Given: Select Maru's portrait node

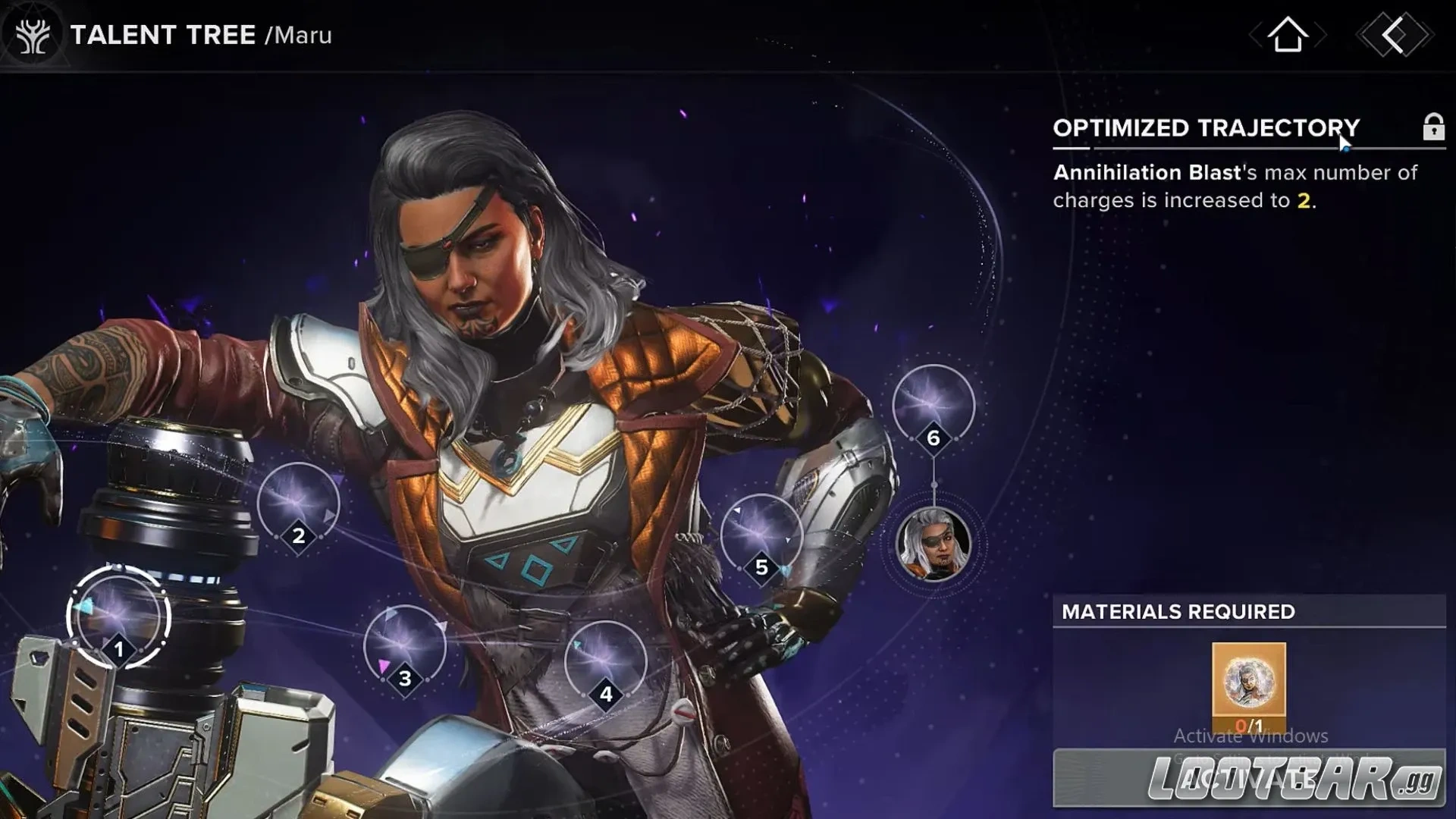Looking at the screenshot, I should pyautogui.click(x=933, y=544).
